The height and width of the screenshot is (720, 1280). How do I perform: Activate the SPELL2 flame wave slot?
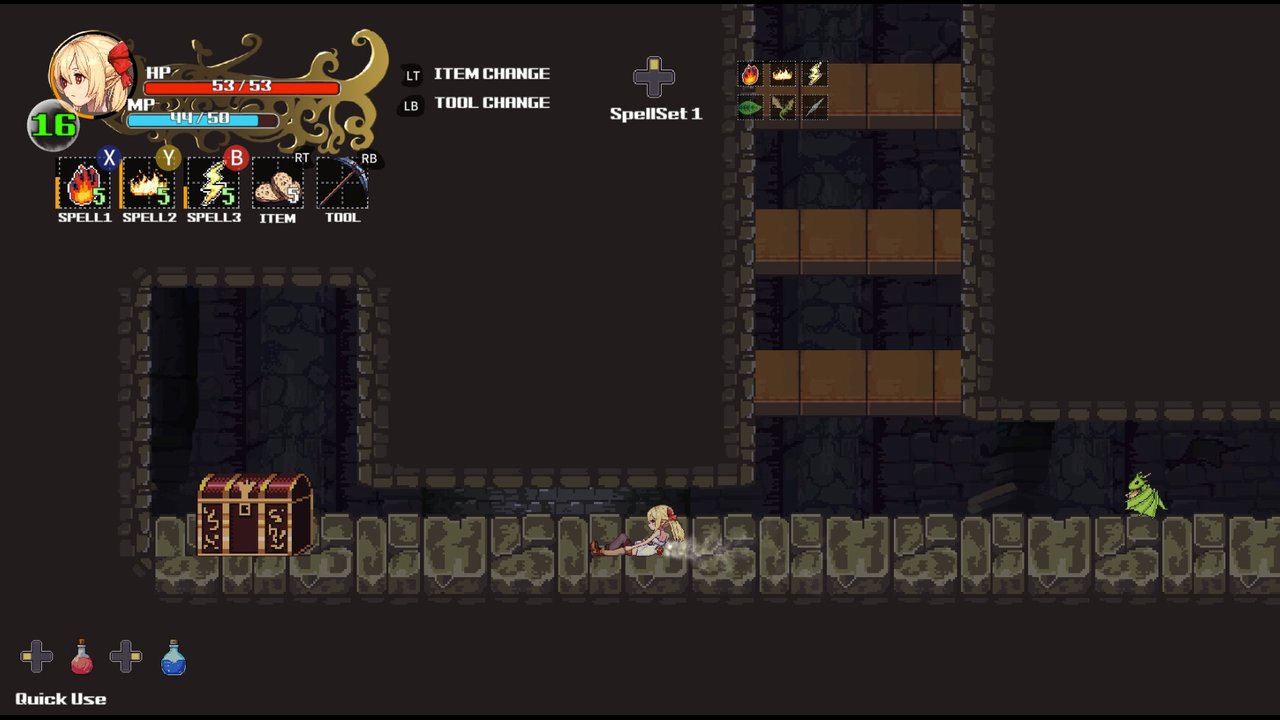pyautogui.click(x=148, y=184)
